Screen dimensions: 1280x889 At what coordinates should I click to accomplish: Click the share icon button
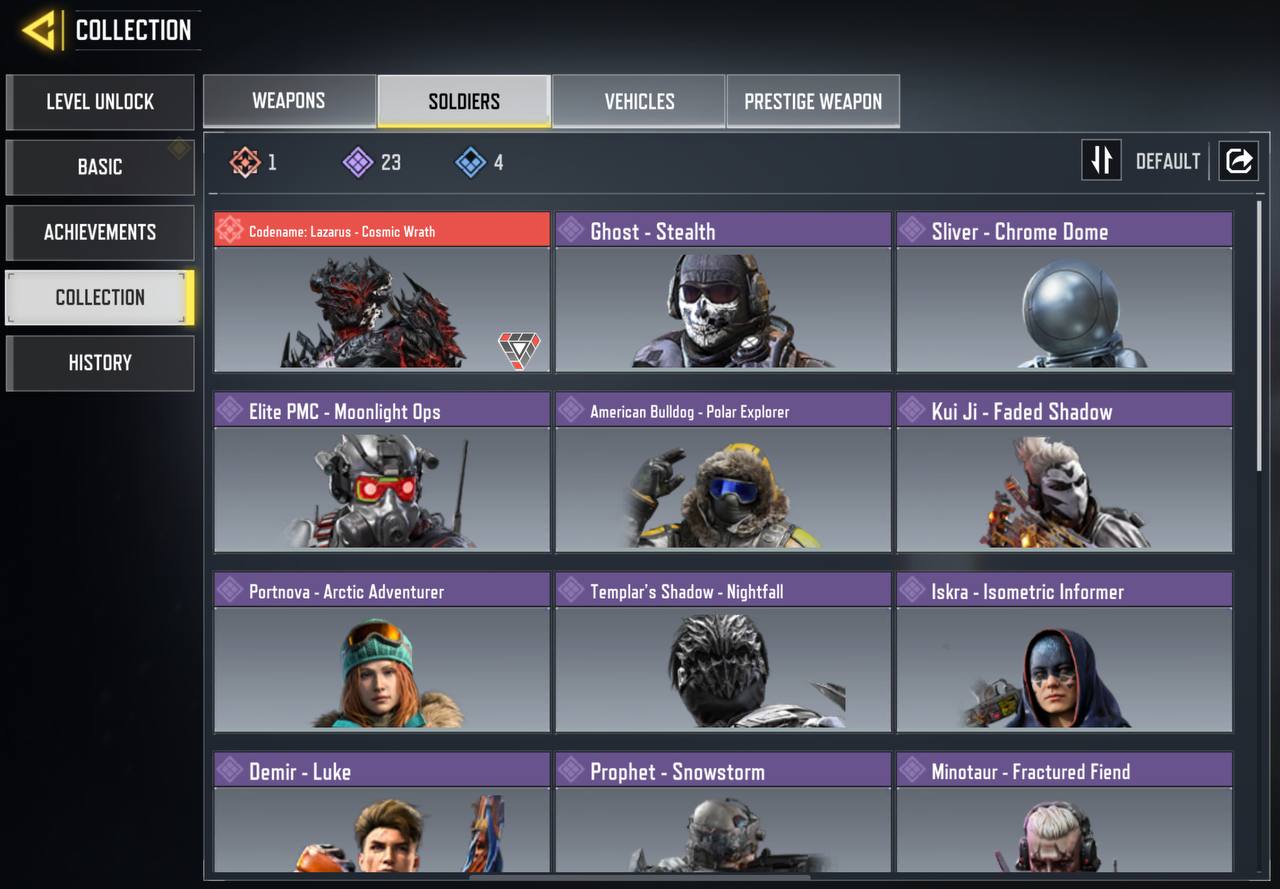1238,161
